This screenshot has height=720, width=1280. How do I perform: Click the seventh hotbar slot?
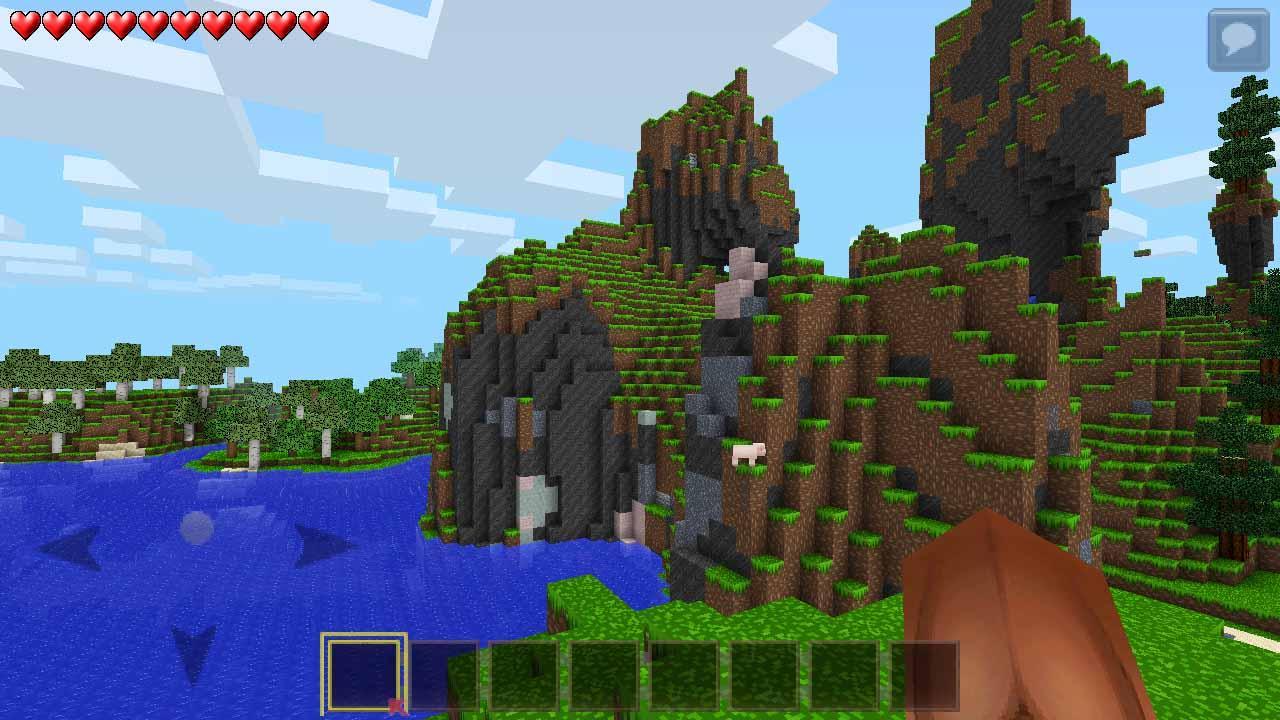tap(845, 675)
